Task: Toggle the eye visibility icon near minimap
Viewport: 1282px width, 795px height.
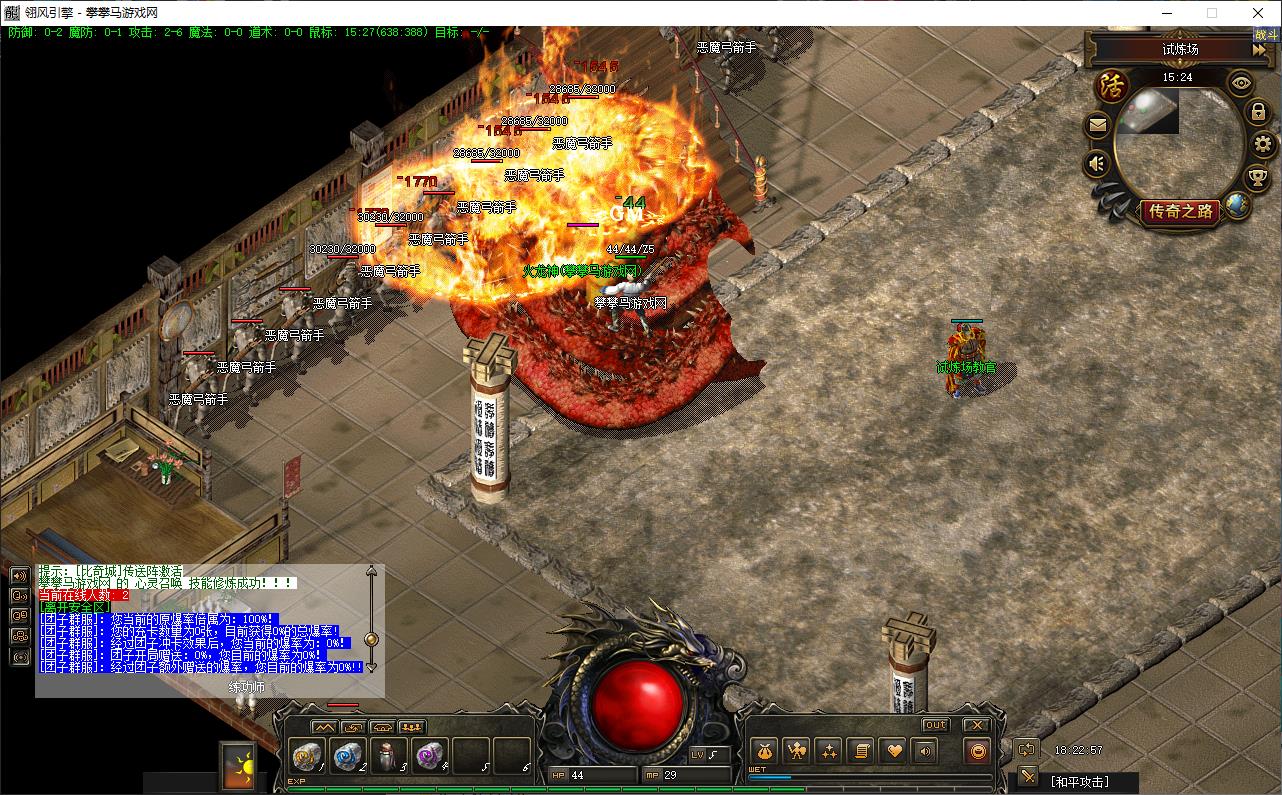Action: click(x=1241, y=83)
